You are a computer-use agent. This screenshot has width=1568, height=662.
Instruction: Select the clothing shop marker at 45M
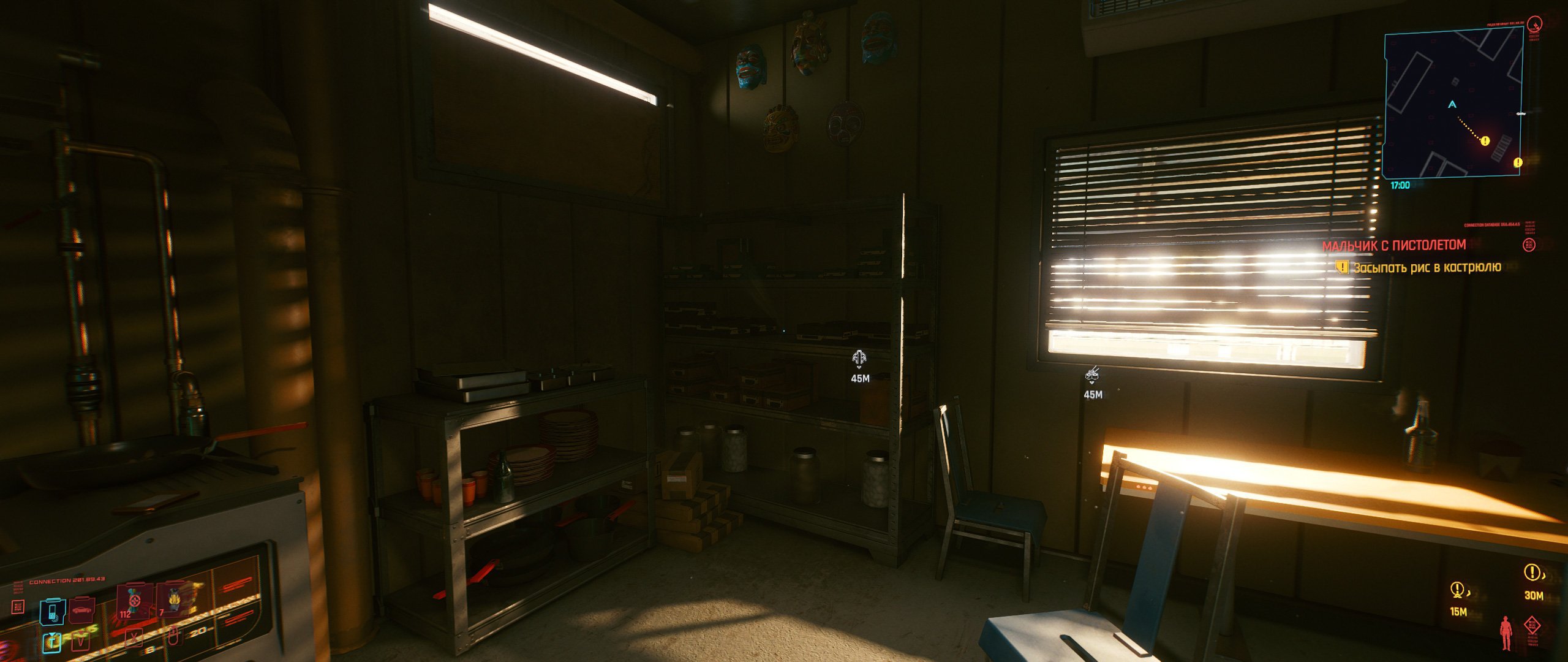(860, 357)
